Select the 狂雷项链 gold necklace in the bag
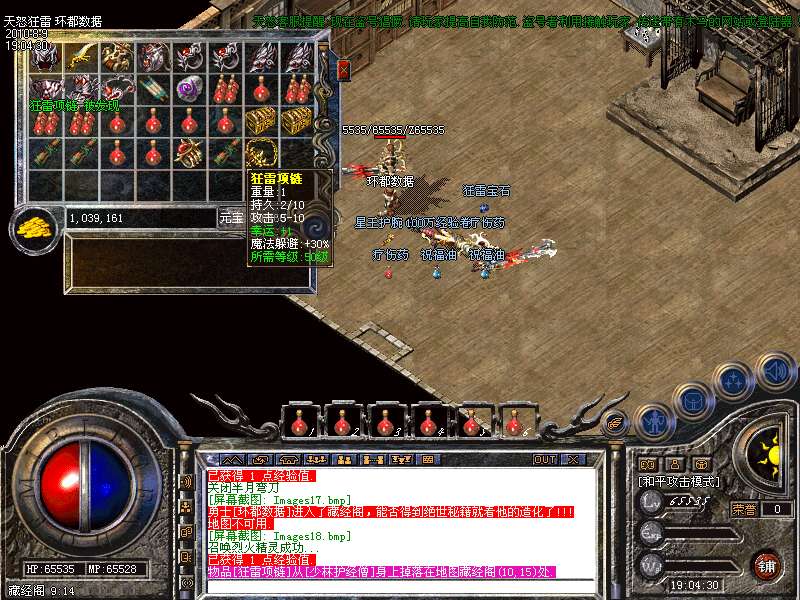Screen dimensions: 800x600 tap(261, 154)
